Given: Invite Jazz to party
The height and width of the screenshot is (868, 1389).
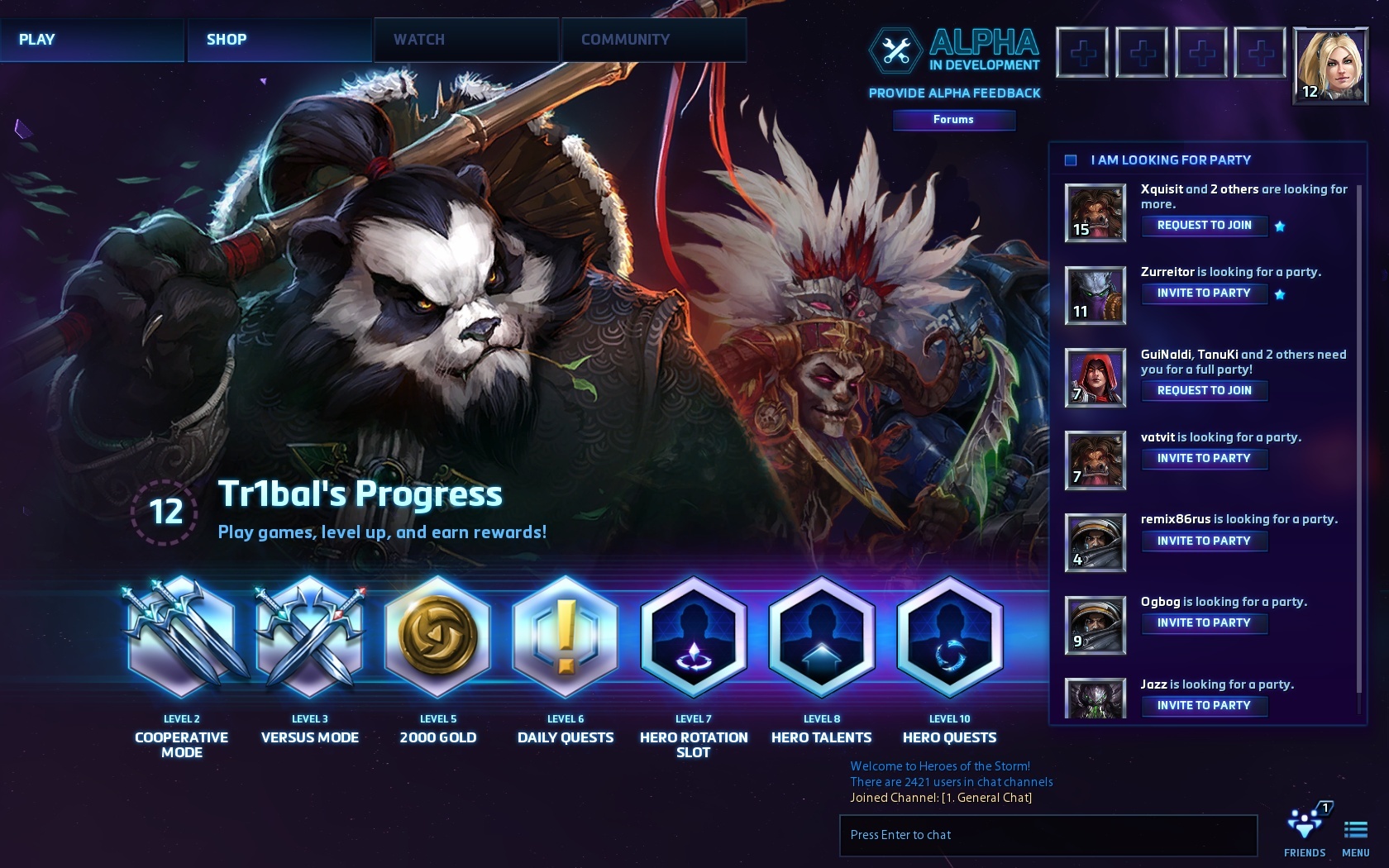Looking at the screenshot, I should pyautogui.click(x=1204, y=706).
